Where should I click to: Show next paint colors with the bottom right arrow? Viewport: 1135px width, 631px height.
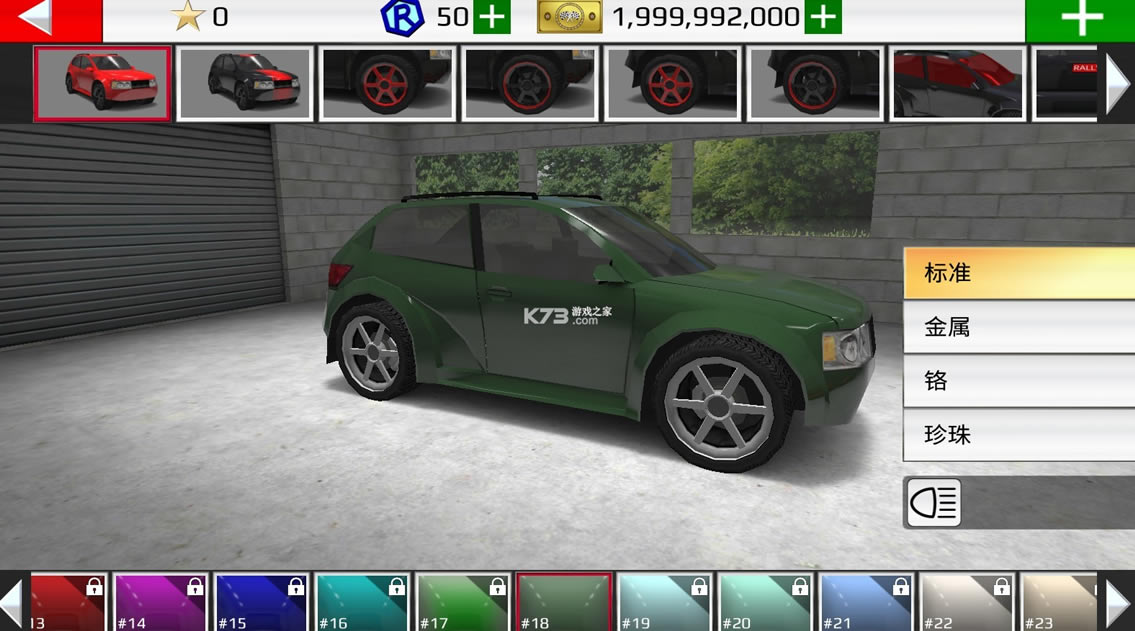coord(1119,602)
